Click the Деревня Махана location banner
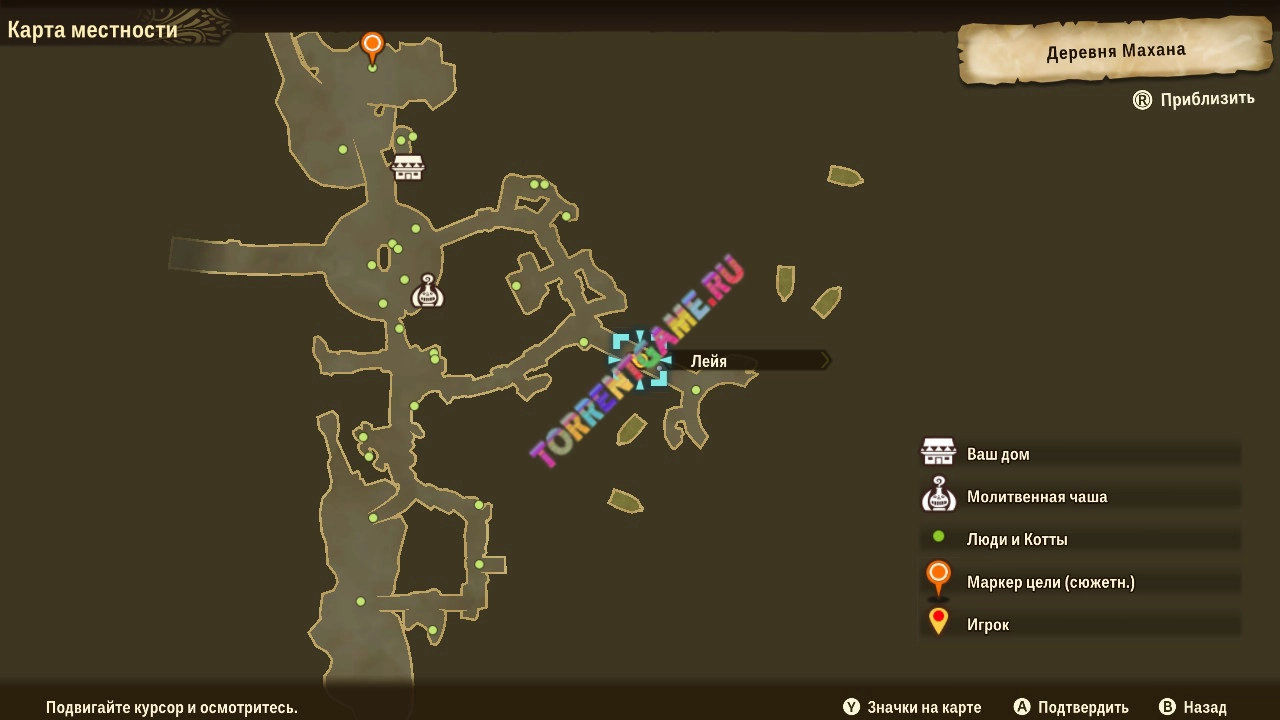The height and width of the screenshot is (720, 1280). pos(1115,52)
